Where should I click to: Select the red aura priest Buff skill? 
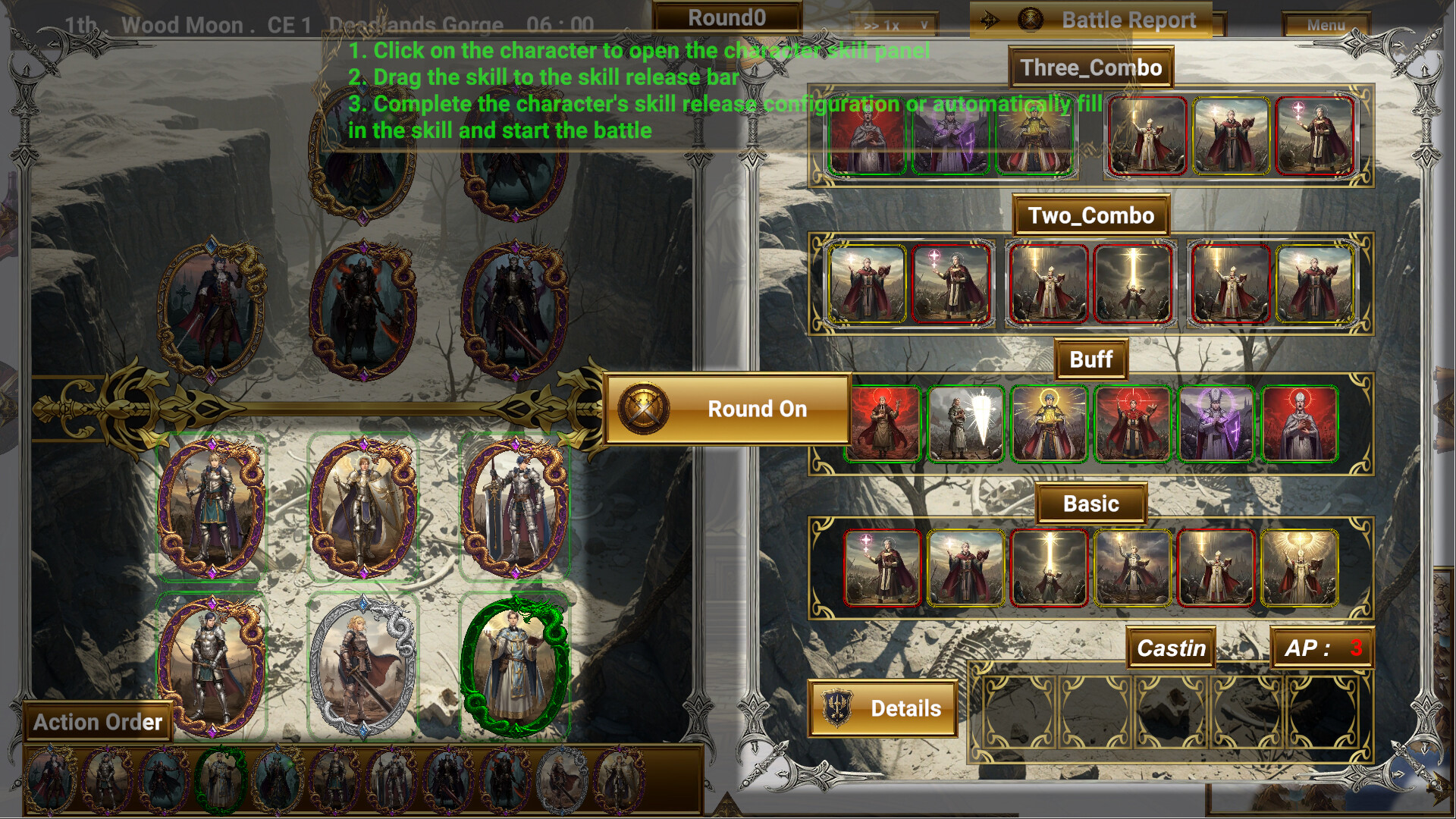[884, 425]
